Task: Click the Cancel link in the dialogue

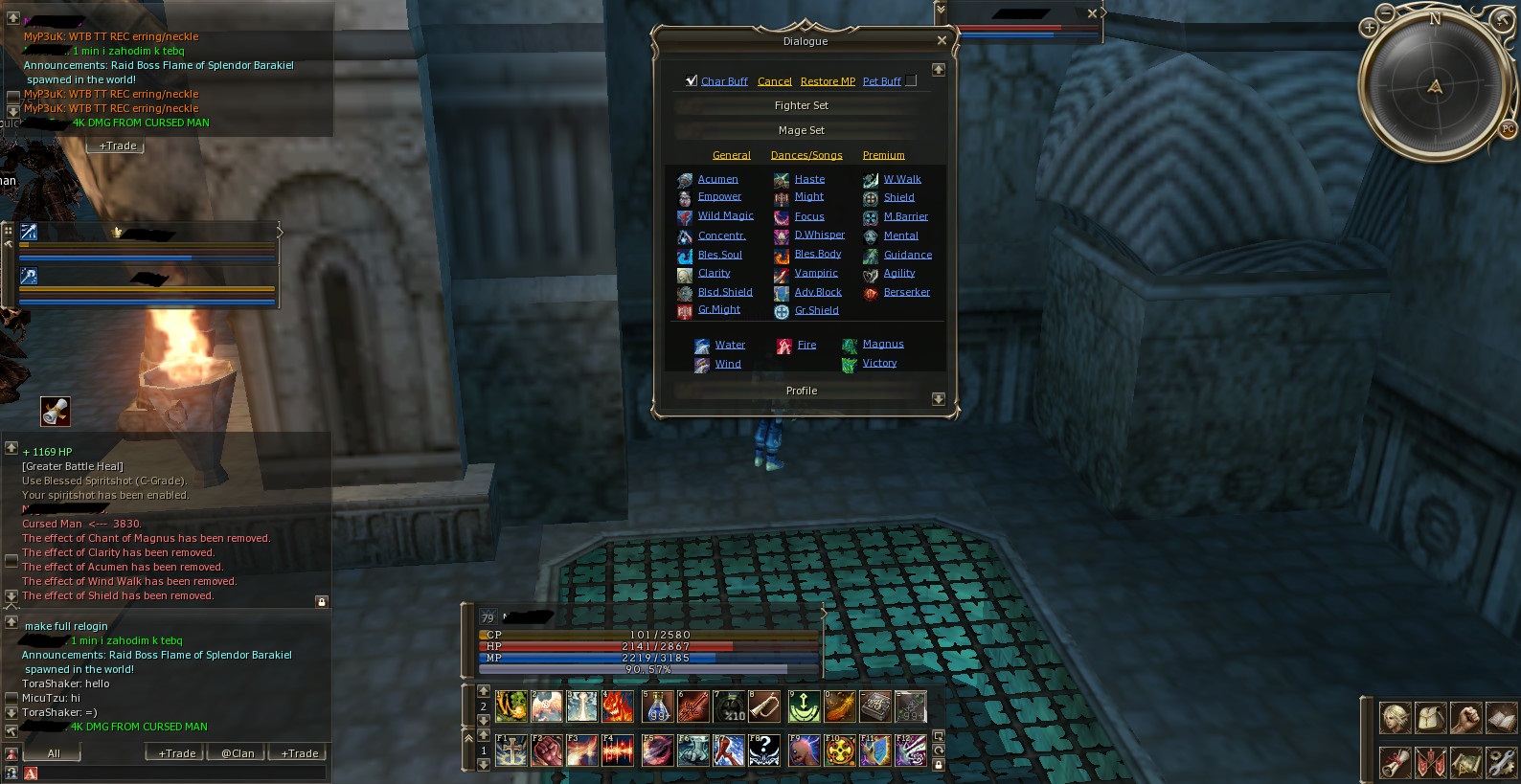Action: 774,81
